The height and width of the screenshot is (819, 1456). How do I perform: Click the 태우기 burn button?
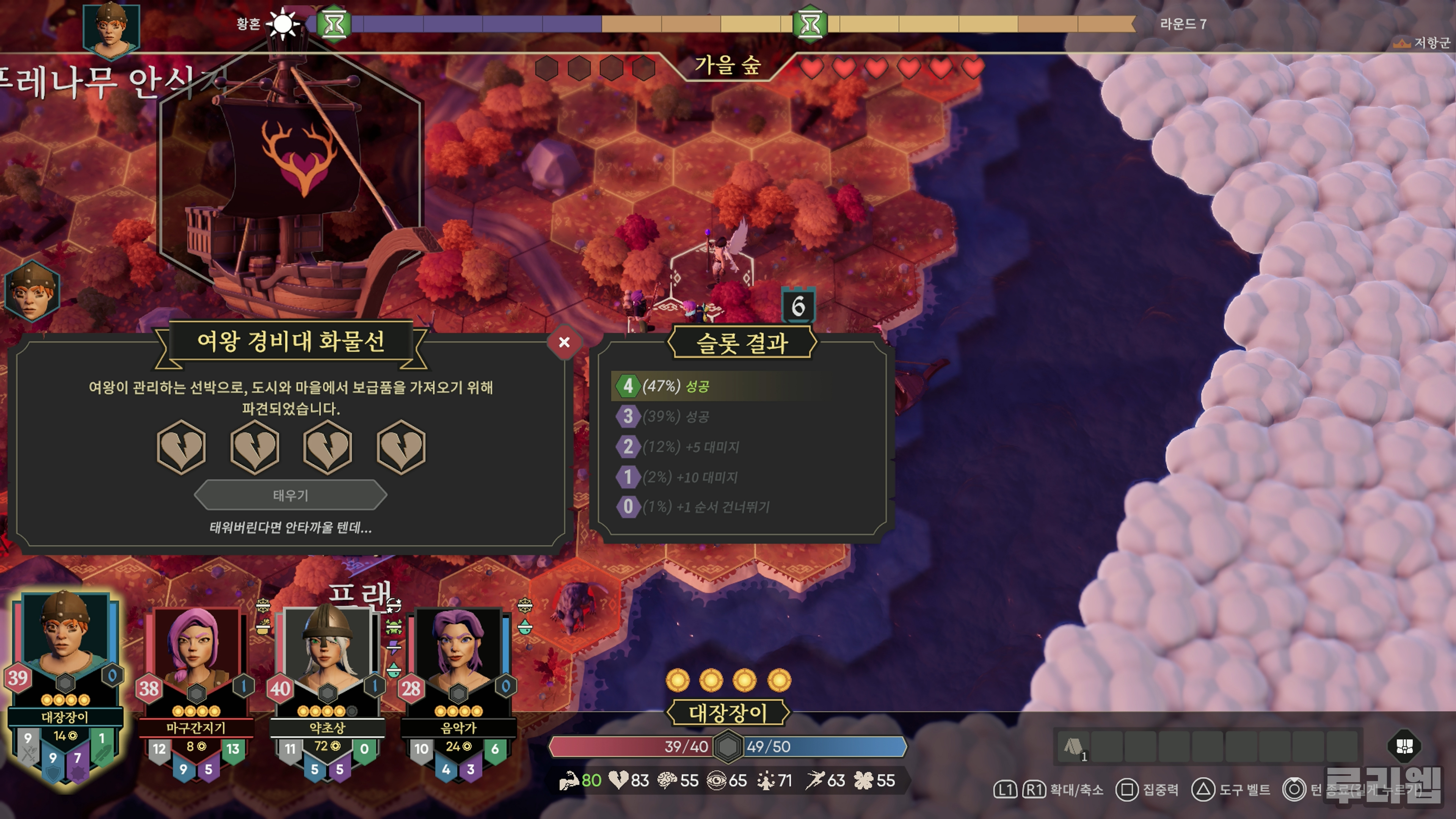290,495
